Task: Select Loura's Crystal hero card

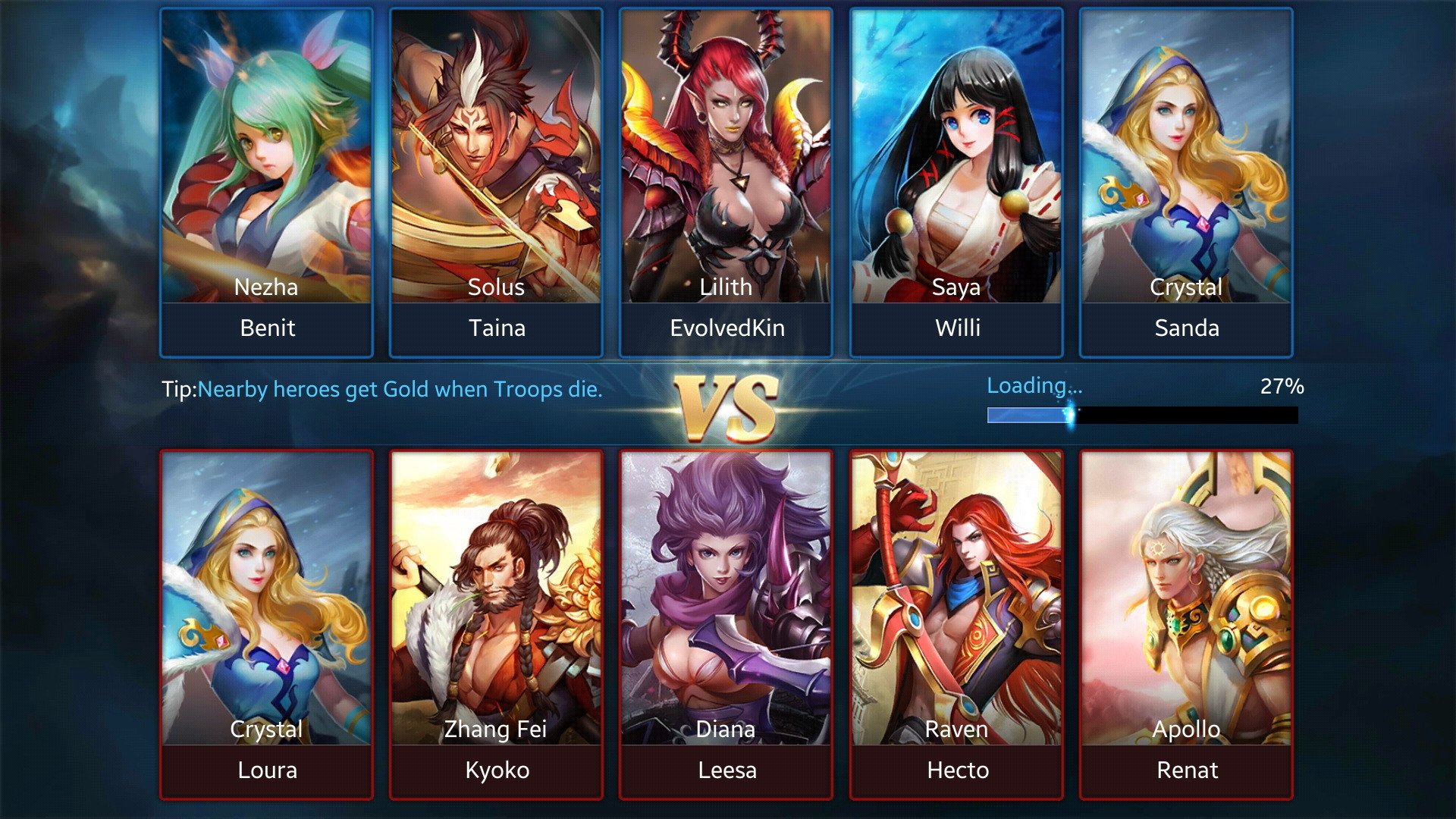Action: tap(266, 623)
